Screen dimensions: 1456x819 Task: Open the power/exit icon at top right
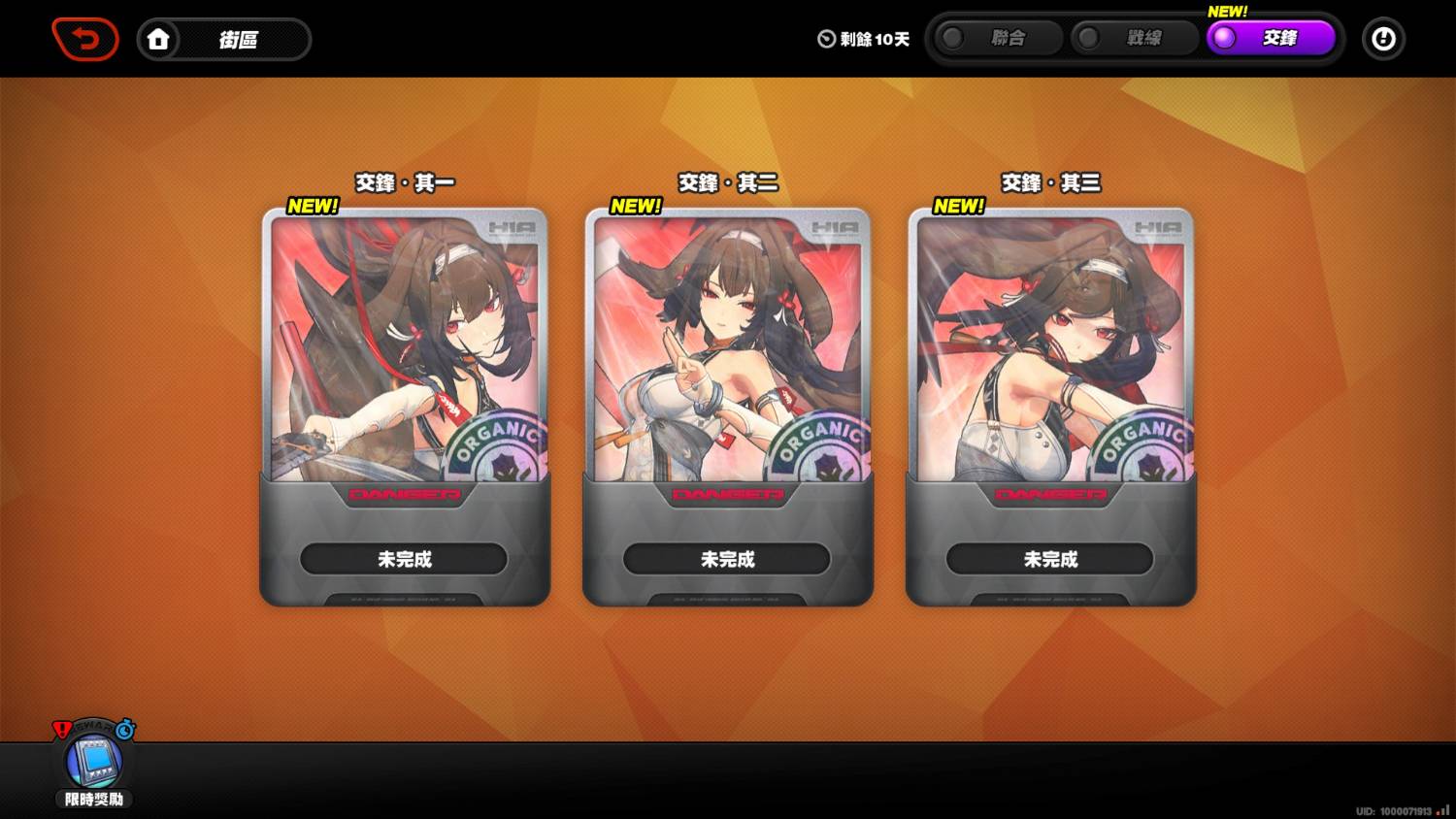pos(1383,39)
